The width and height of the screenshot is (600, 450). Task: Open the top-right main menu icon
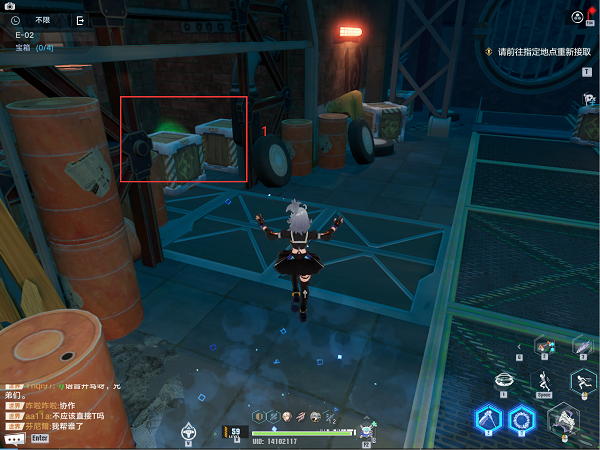(x=578, y=16)
